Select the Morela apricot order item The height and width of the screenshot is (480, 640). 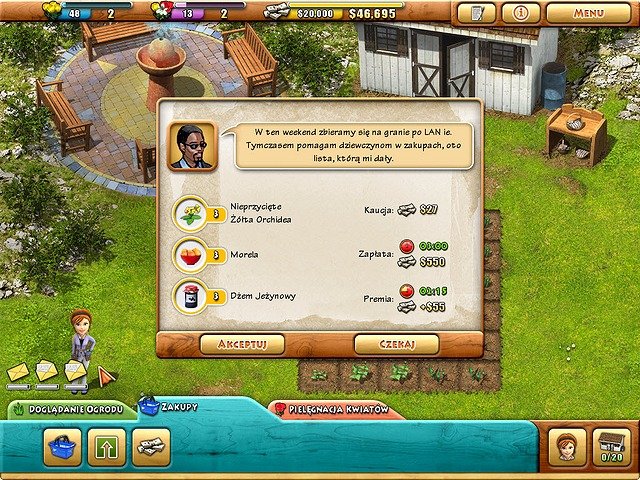tap(190, 254)
